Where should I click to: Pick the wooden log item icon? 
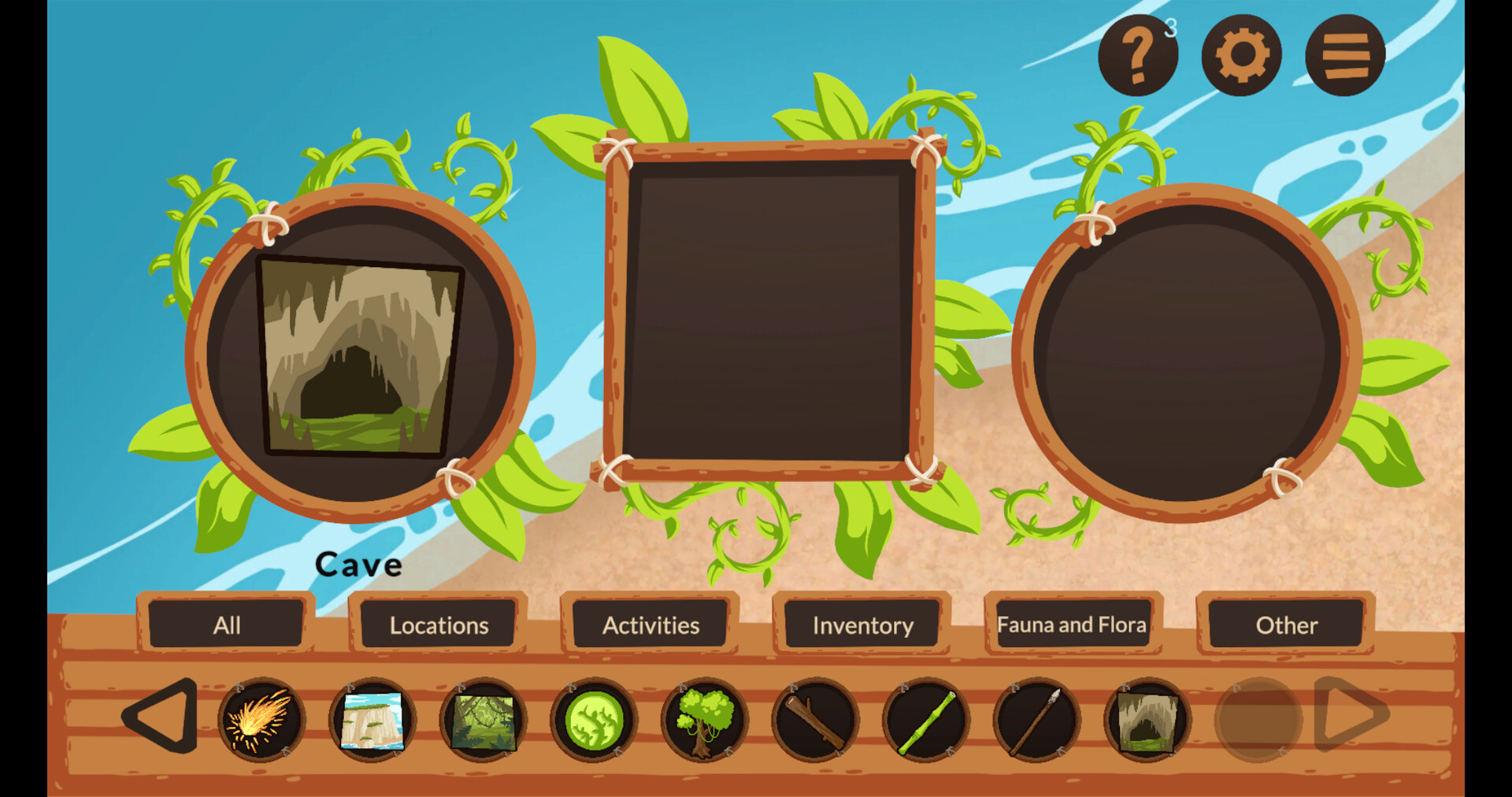coord(814,719)
